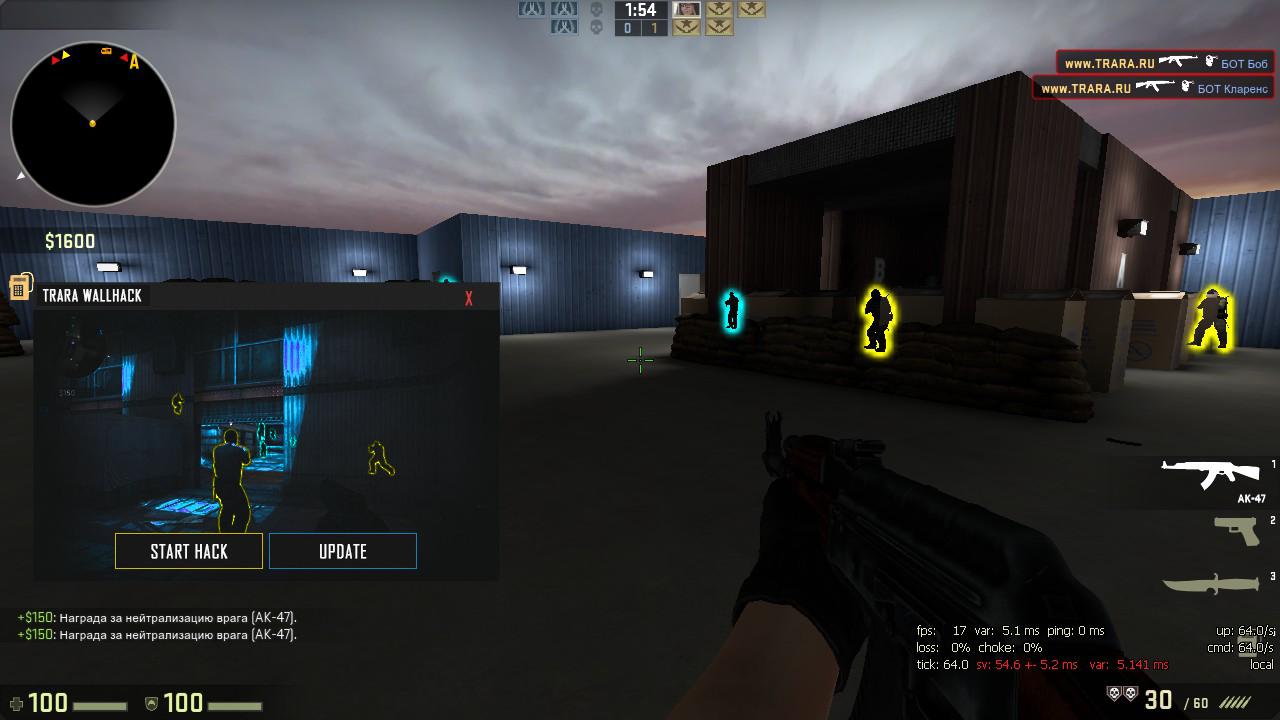Open the www.TRARA.RU link in the kill feed

(x=1108, y=62)
